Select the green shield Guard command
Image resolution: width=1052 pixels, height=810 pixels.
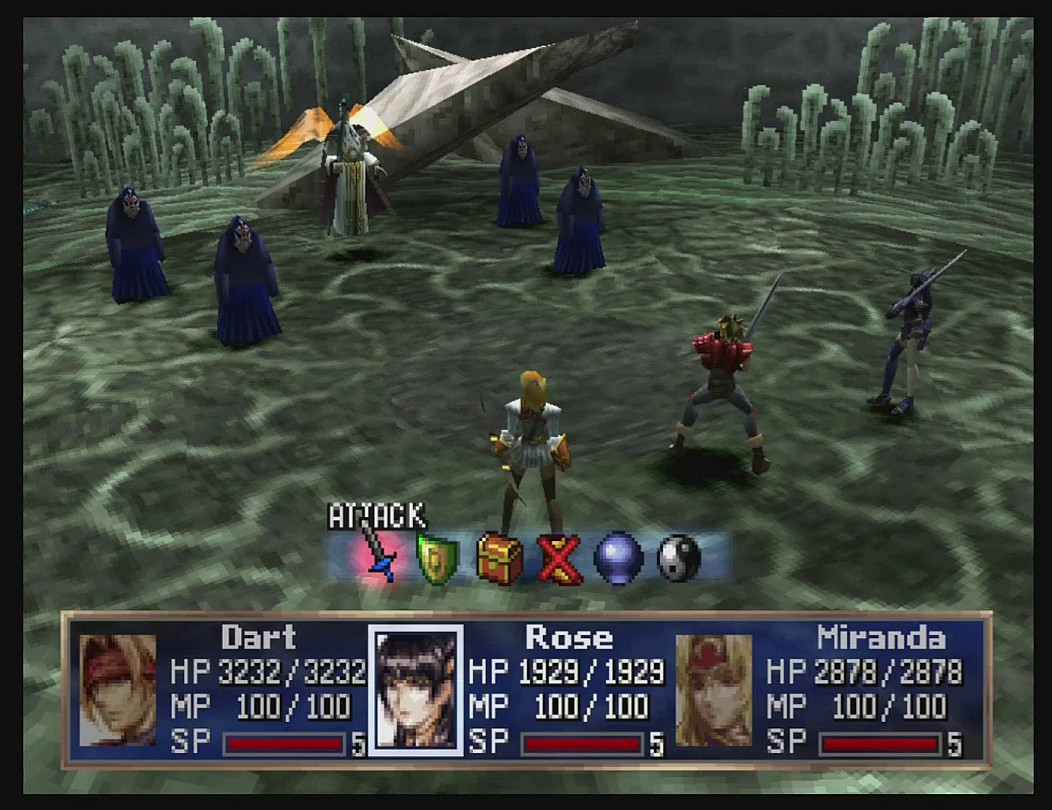pos(437,559)
